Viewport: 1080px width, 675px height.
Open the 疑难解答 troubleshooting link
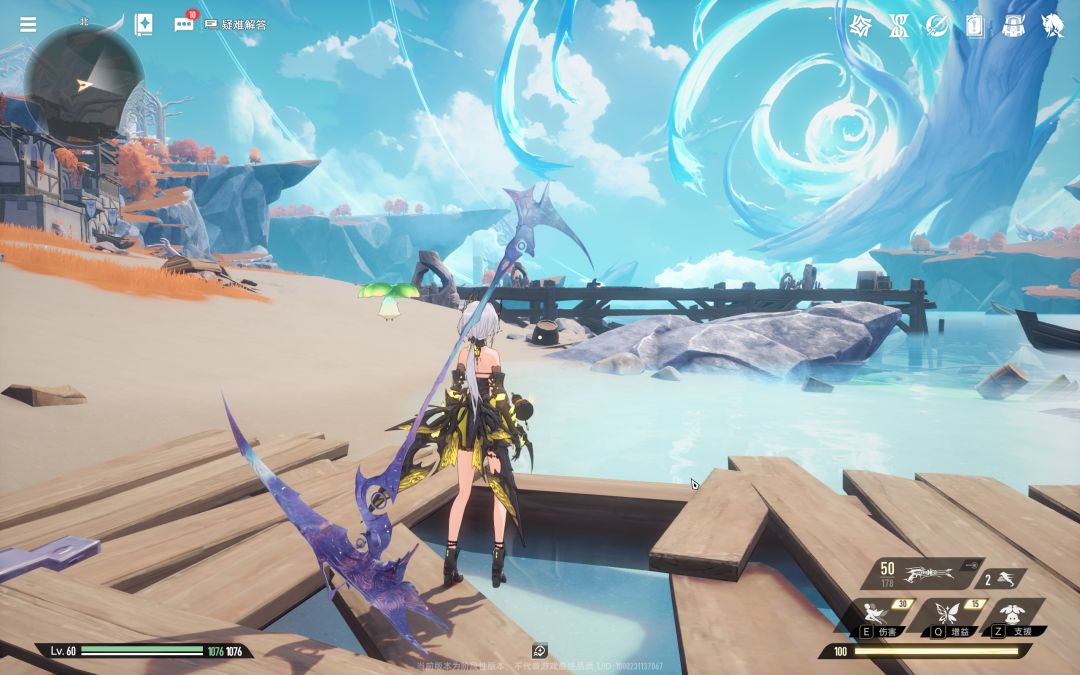pos(236,25)
